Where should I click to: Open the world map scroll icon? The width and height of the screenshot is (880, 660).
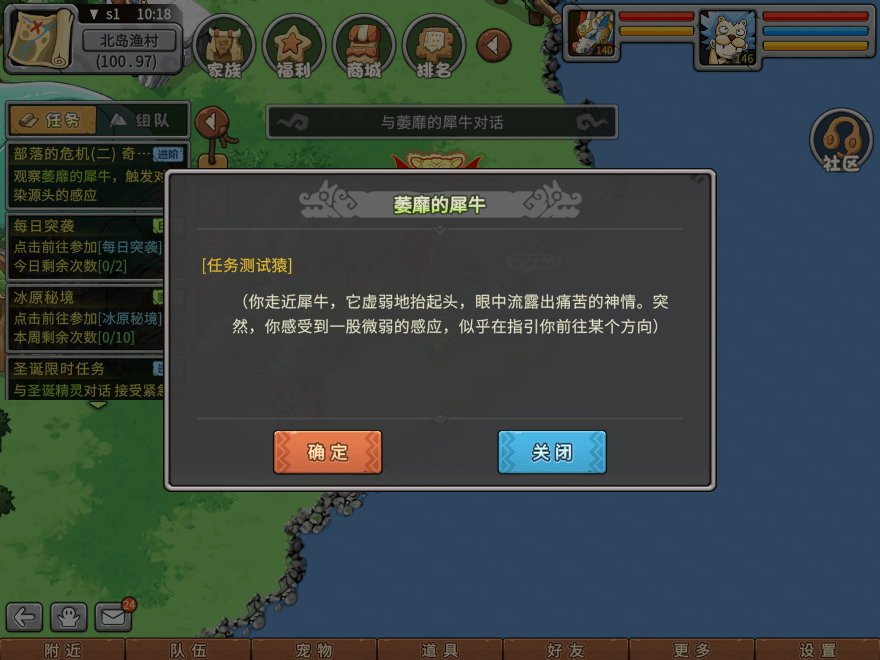(40, 37)
